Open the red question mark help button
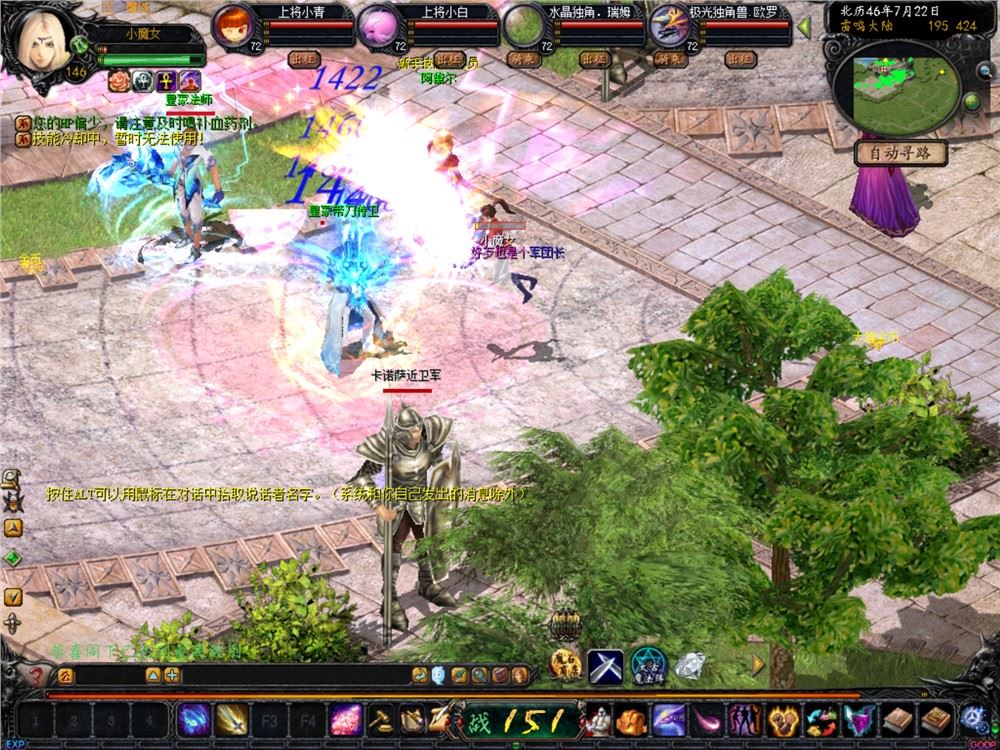Viewport: 1000px width, 750px height. [x=35, y=676]
